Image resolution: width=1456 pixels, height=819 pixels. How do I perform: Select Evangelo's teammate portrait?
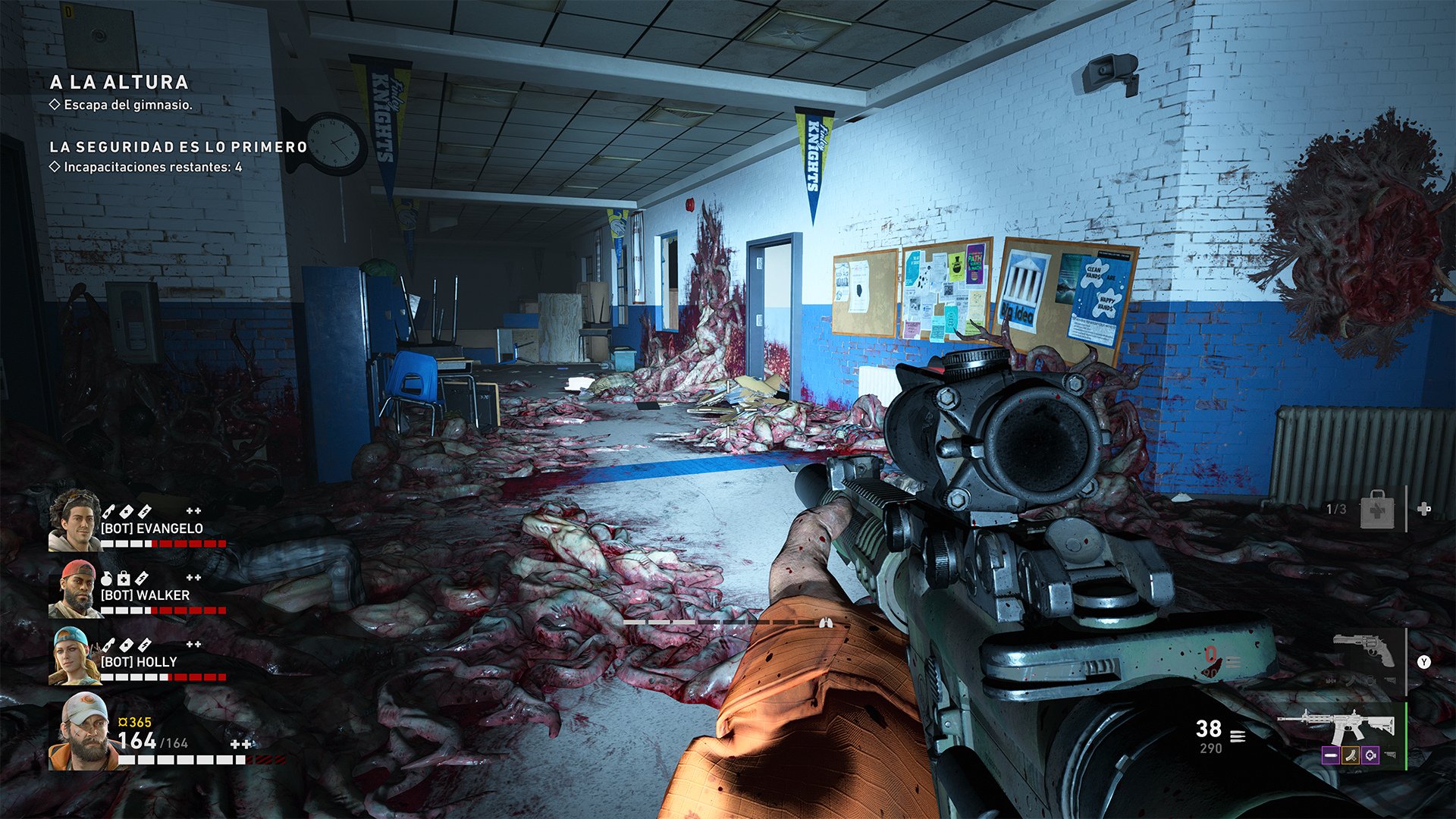pyautogui.click(x=74, y=520)
